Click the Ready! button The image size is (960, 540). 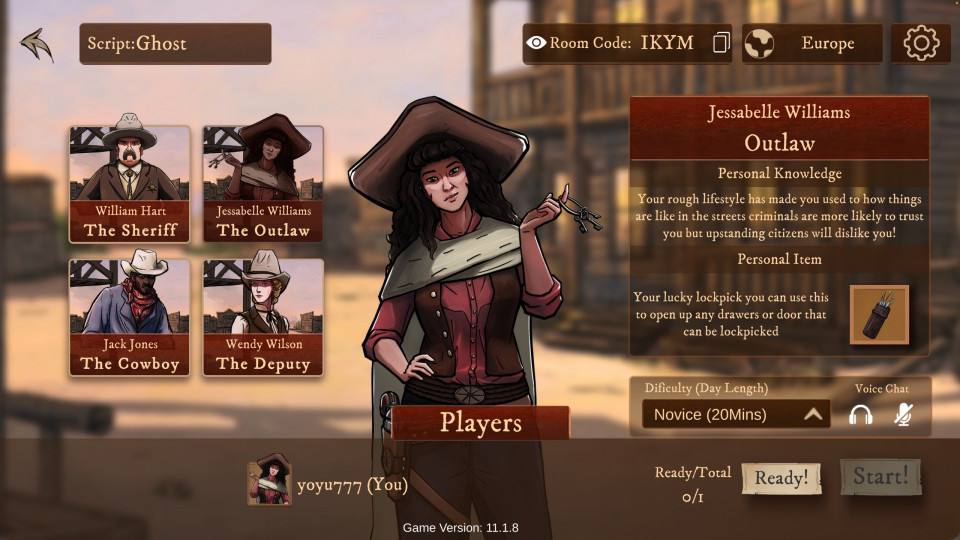pyautogui.click(x=781, y=478)
